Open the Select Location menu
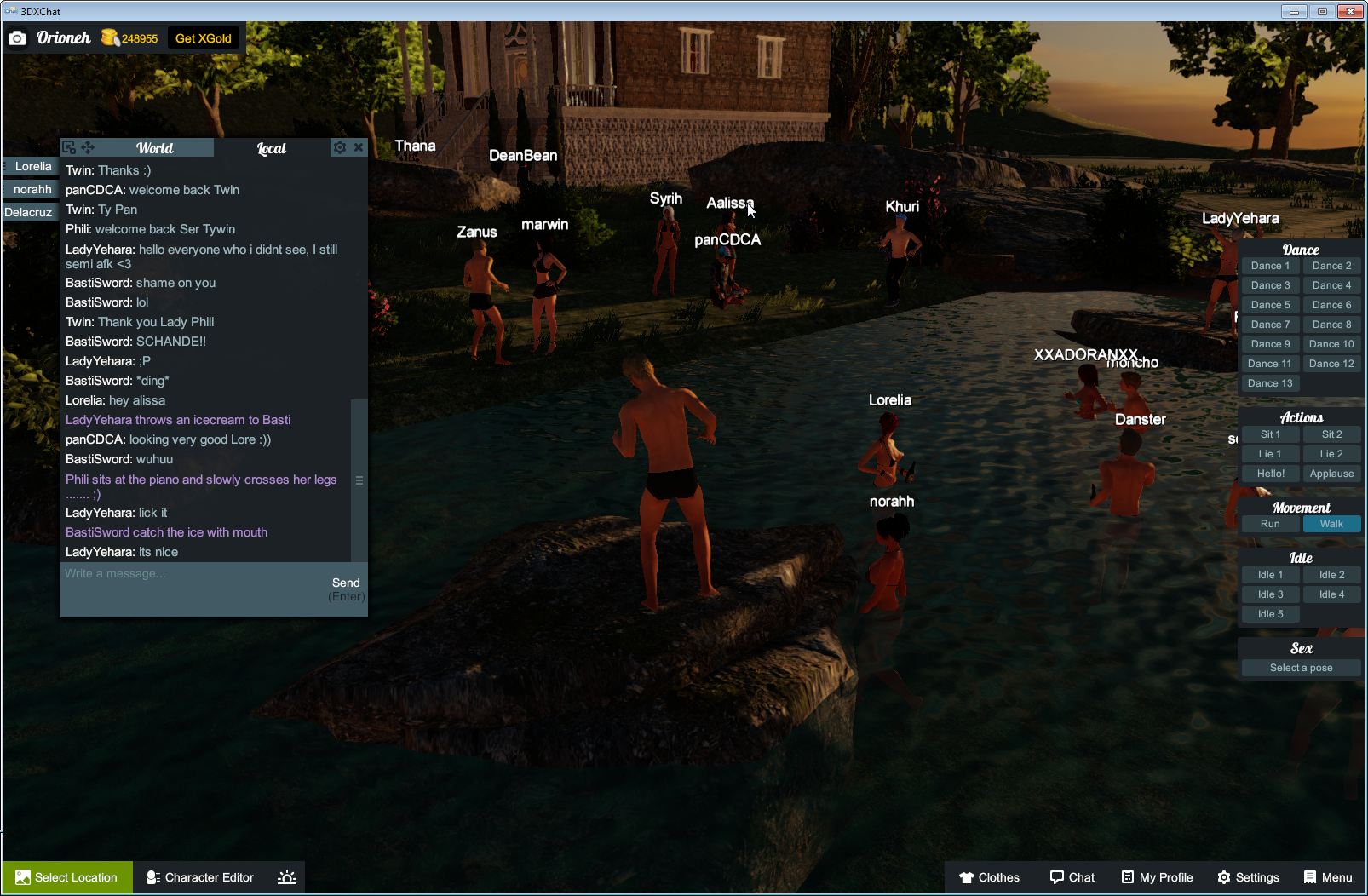This screenshot has height=896, width=1368. coord(67,877)
